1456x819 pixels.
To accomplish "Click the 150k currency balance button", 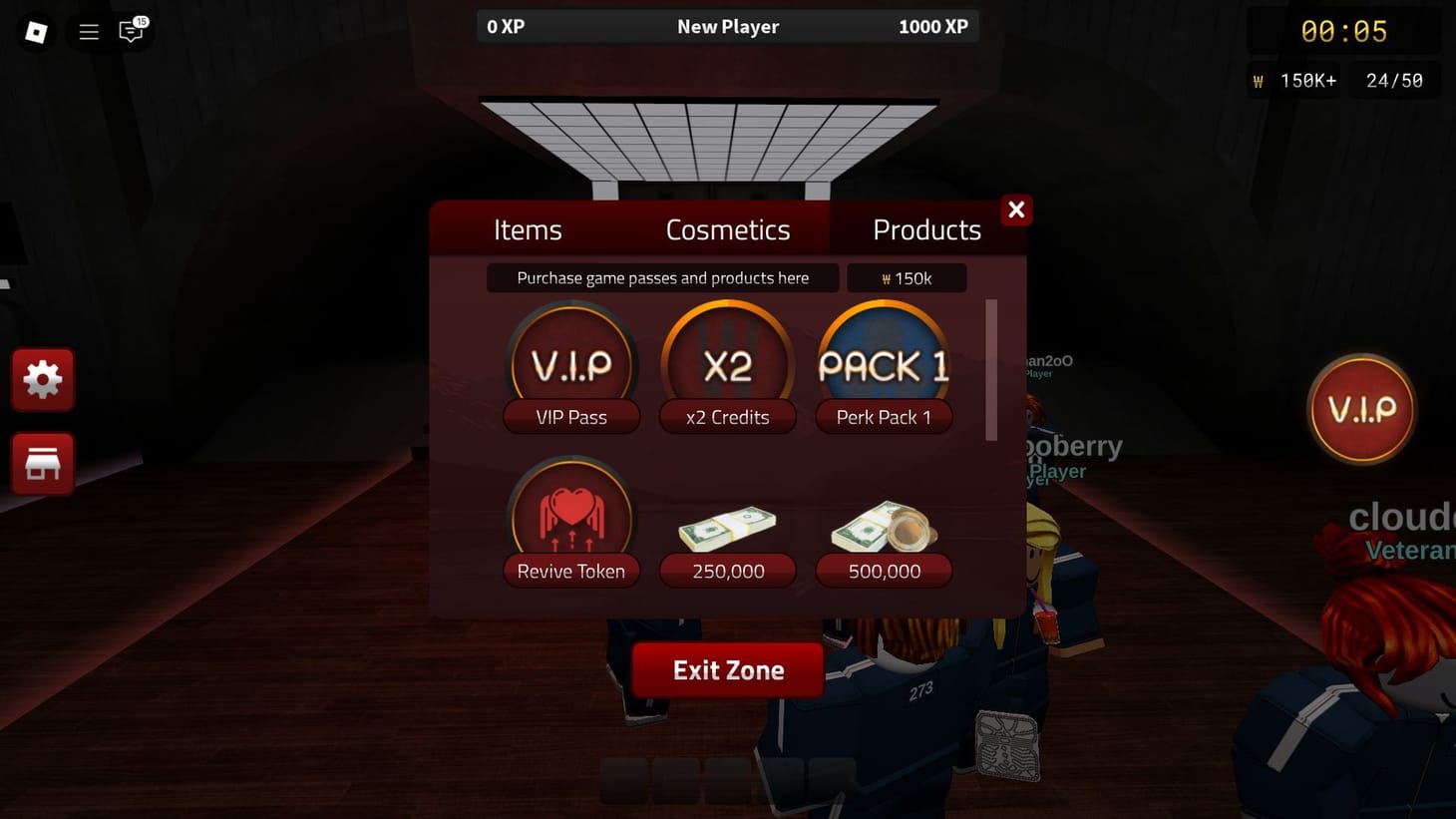I will pyautogui.click(x=907, y=277).
